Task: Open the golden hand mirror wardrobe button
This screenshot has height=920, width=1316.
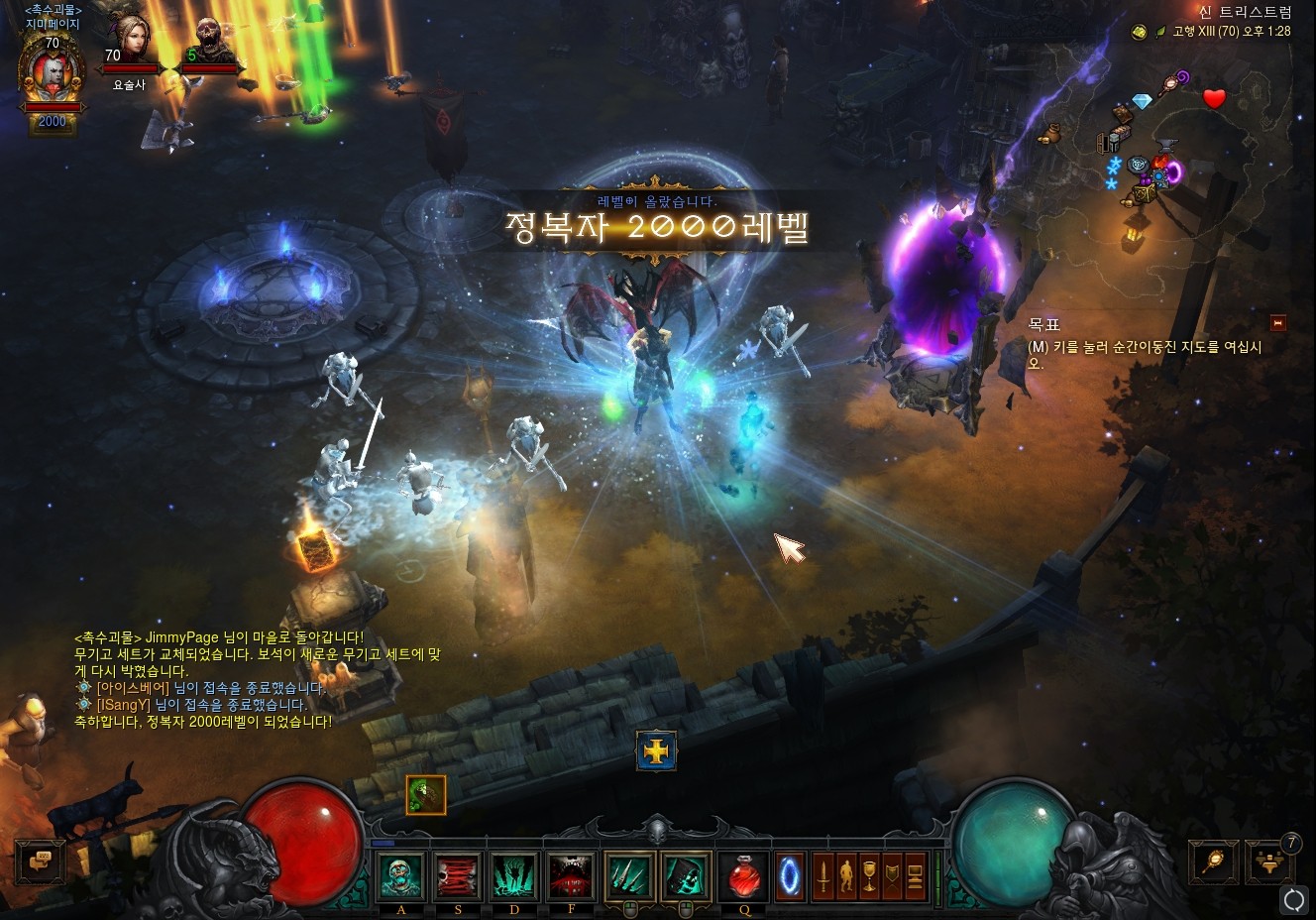Action: [x=1213, y=861]
